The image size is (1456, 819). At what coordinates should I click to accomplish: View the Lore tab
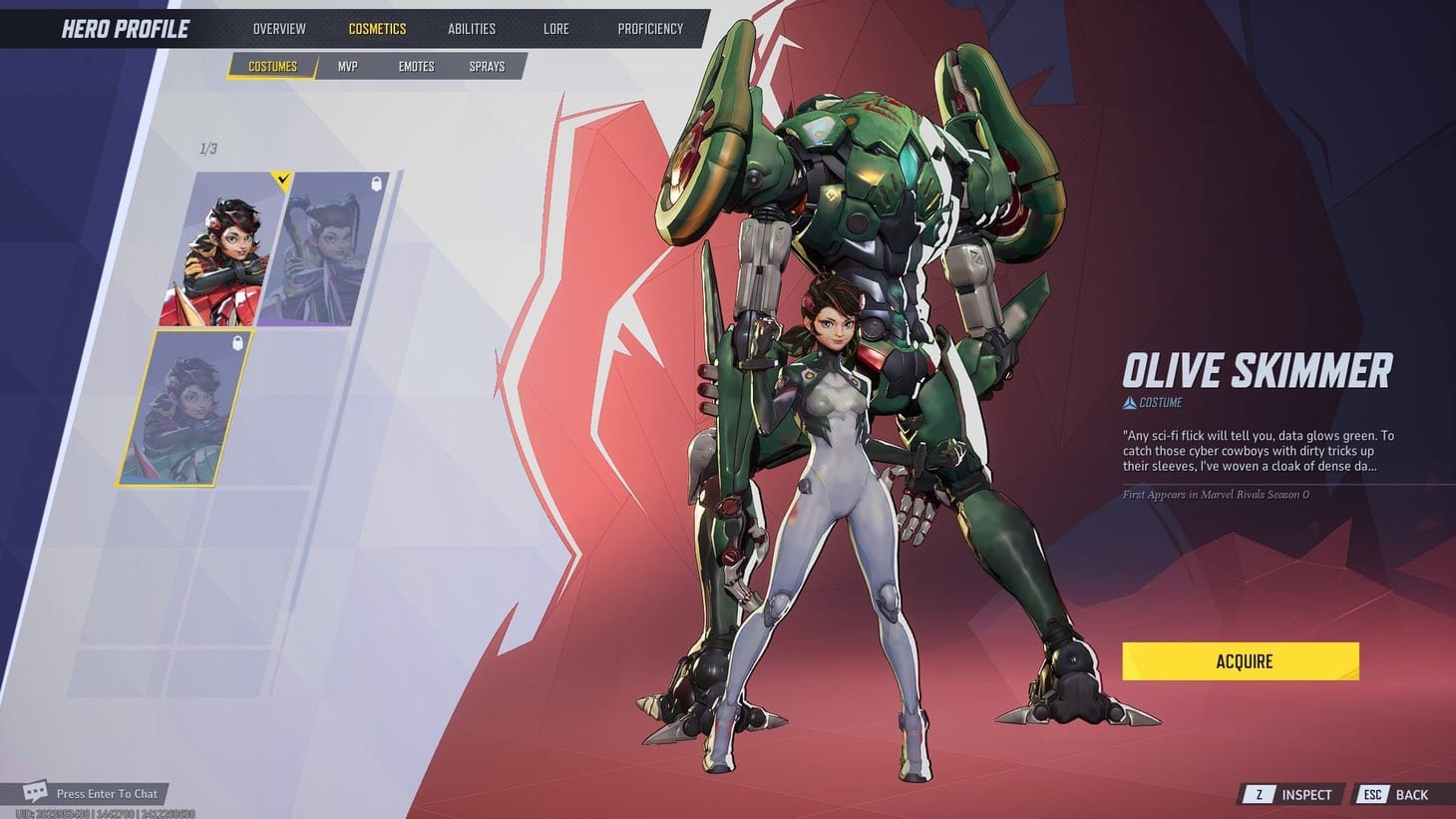(x=555, y=28)
